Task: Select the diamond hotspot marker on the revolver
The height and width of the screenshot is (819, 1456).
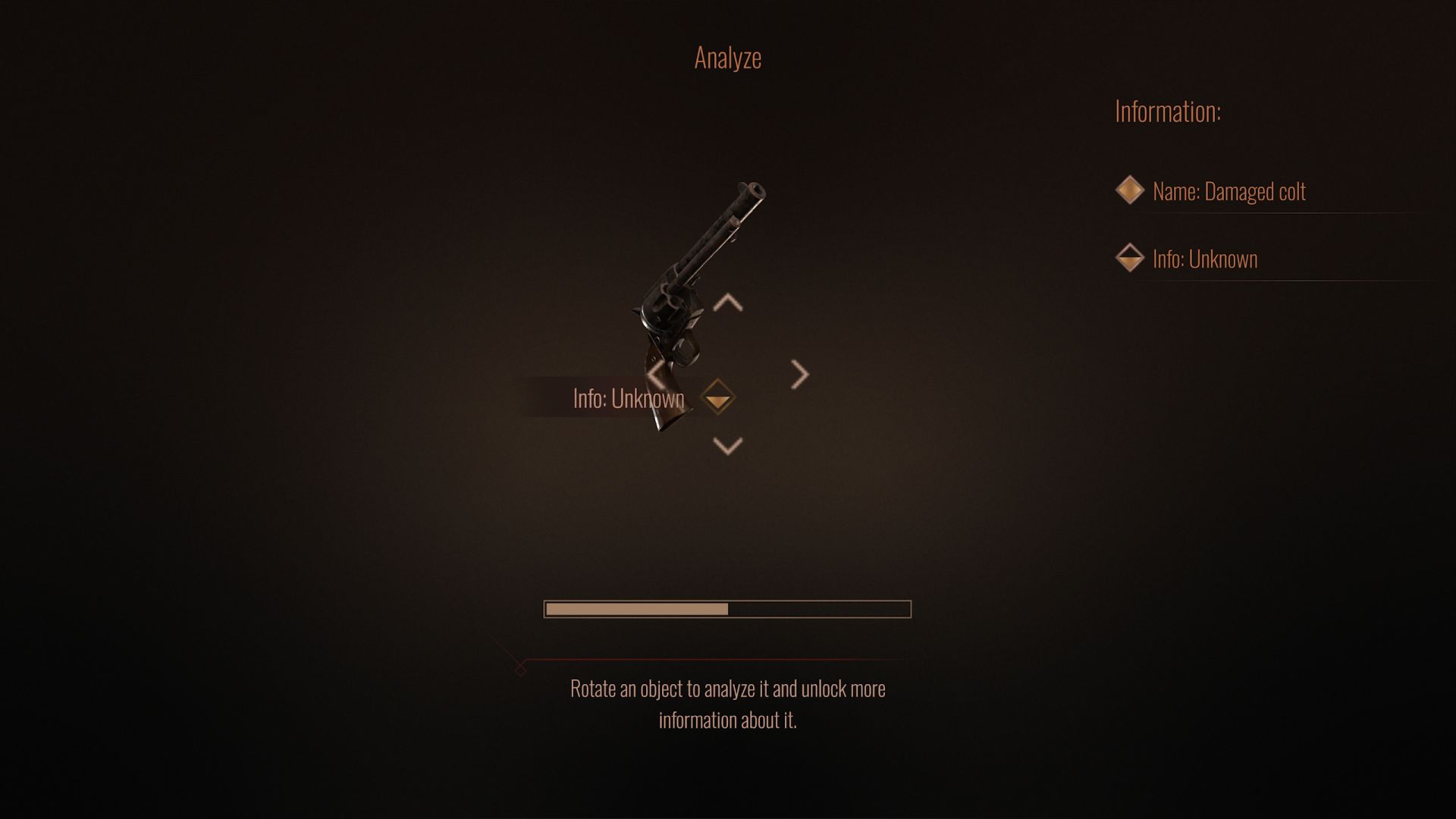Action: click(717, 397)
